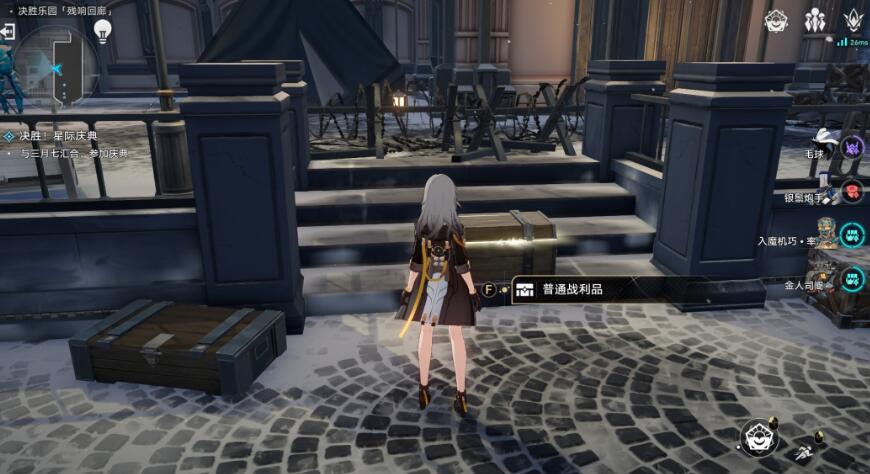
Task: Activate the pentagon technique skill button
Action: coord(758,437)
